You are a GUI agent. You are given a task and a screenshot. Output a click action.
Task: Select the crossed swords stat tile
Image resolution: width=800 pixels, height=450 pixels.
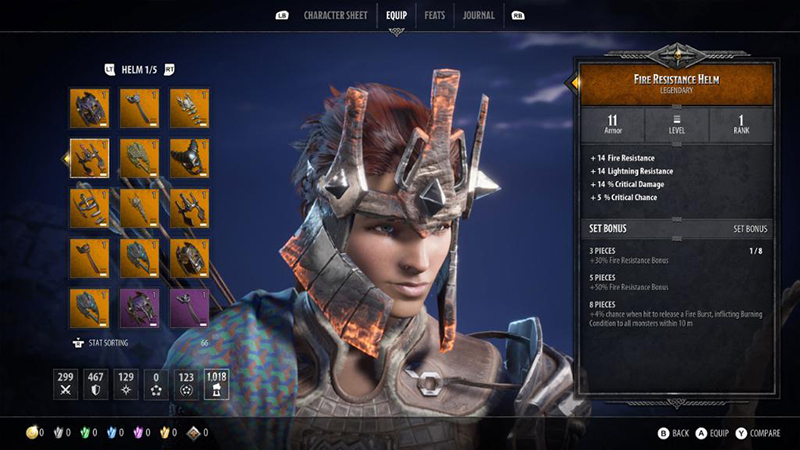68,384
